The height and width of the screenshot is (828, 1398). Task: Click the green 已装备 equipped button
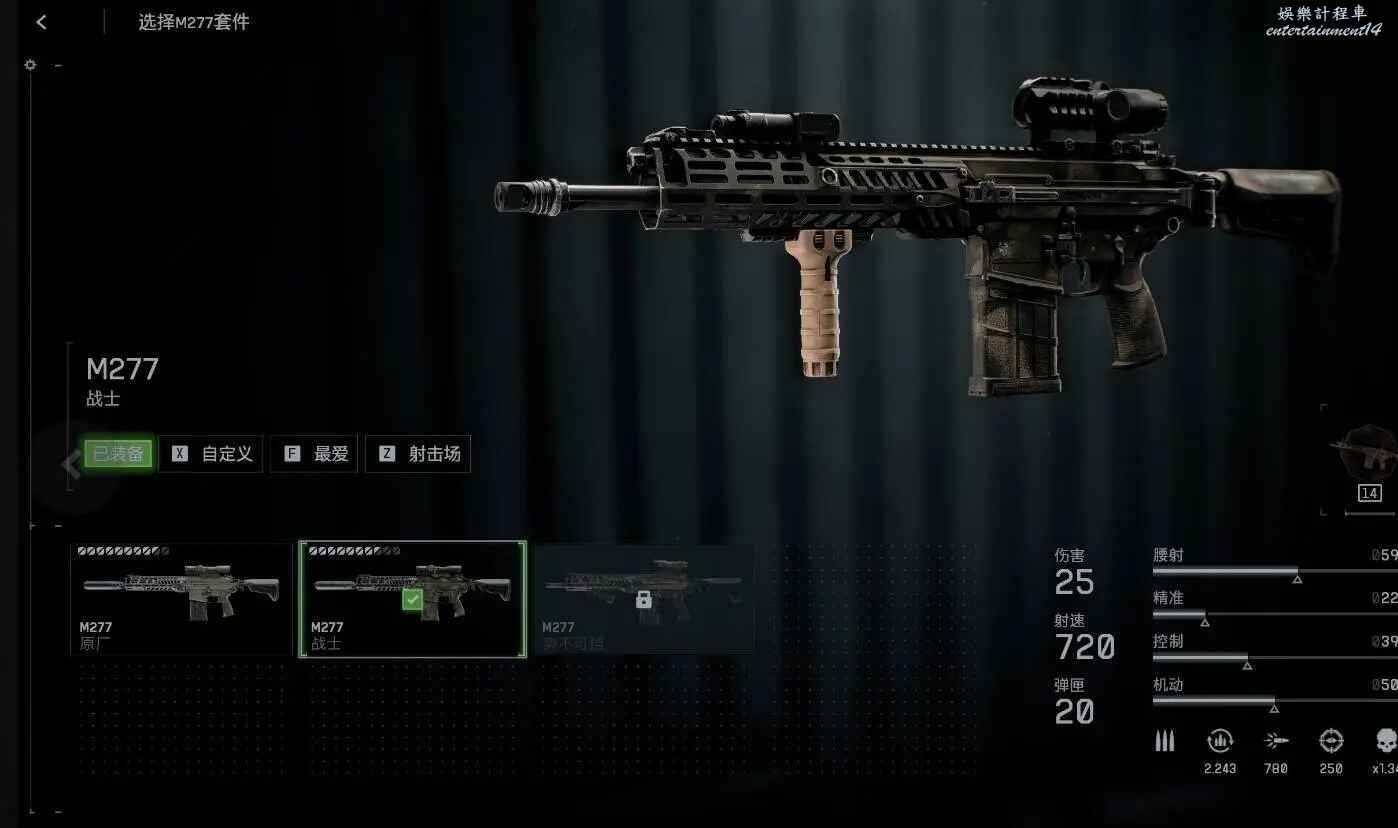pos(118,454)
